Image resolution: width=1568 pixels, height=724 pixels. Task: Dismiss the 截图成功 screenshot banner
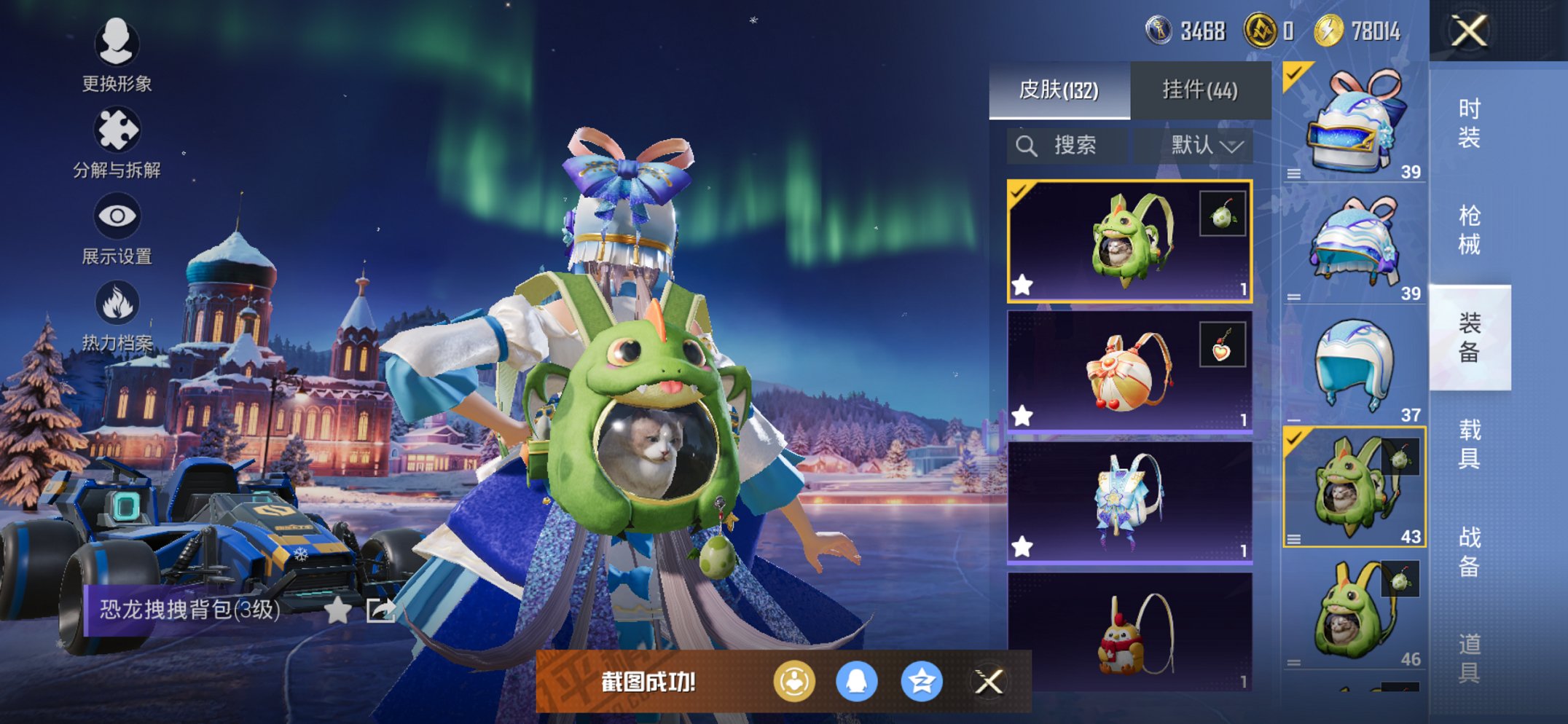pyautogui.click(x=989, y=682)
